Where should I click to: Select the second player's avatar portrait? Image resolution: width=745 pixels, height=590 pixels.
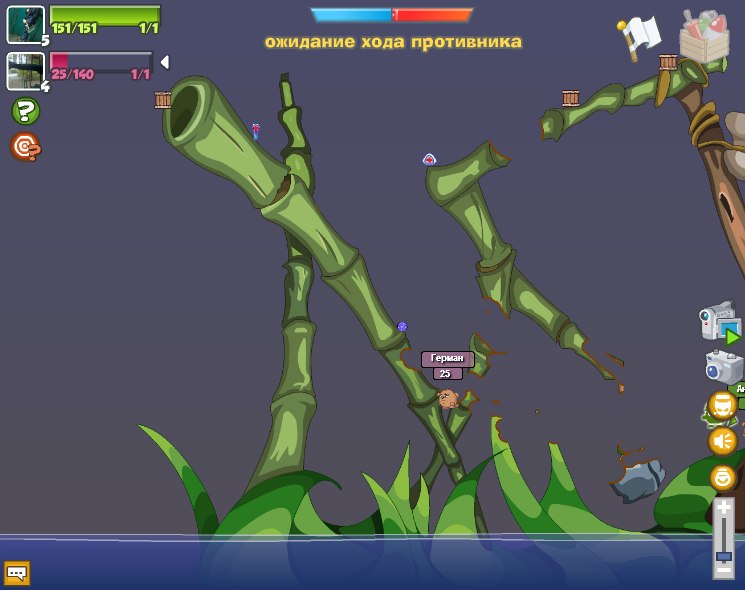[x=25, y=71]
